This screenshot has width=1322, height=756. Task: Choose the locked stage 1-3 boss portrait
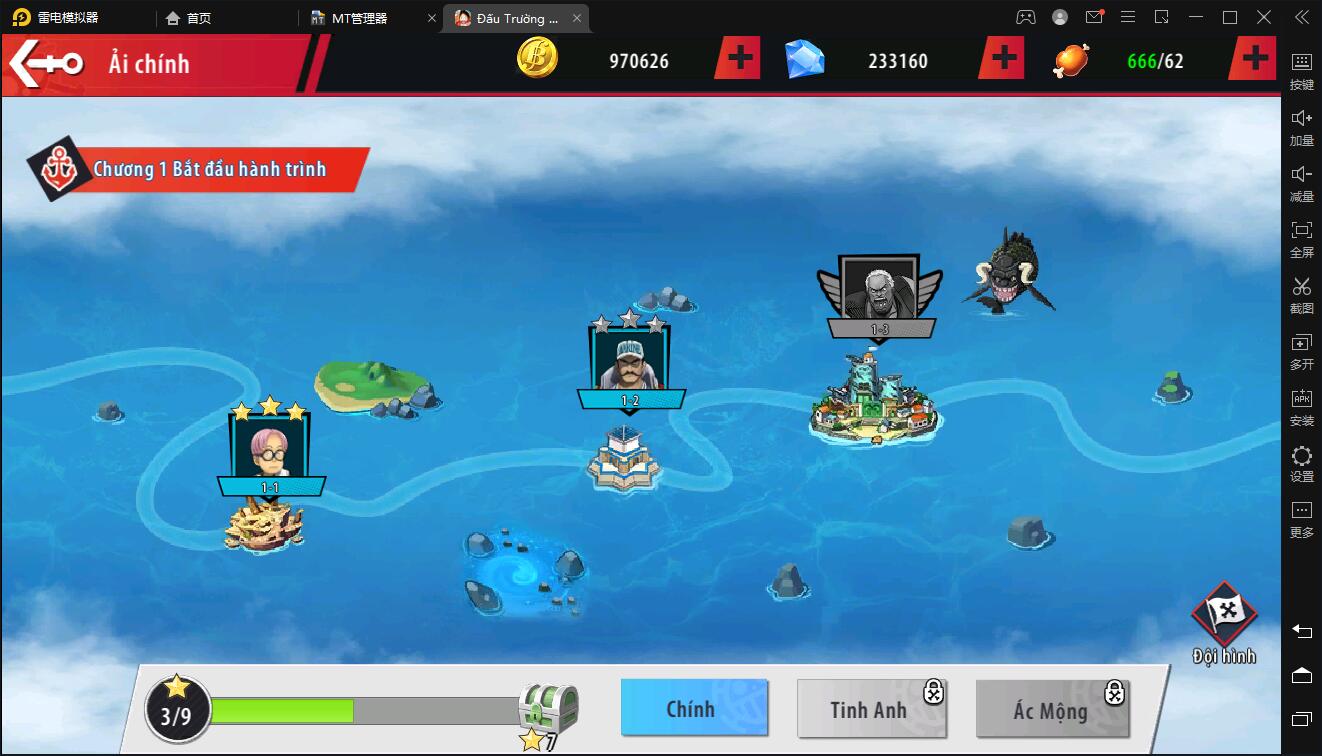point(879,288)
